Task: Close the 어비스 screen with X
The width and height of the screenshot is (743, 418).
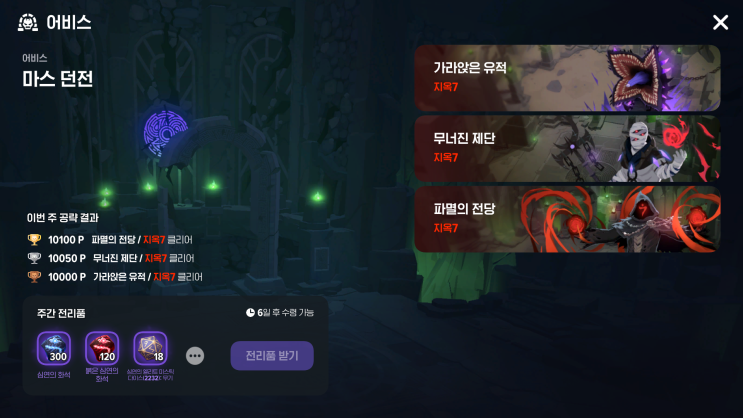Action: 720,22
